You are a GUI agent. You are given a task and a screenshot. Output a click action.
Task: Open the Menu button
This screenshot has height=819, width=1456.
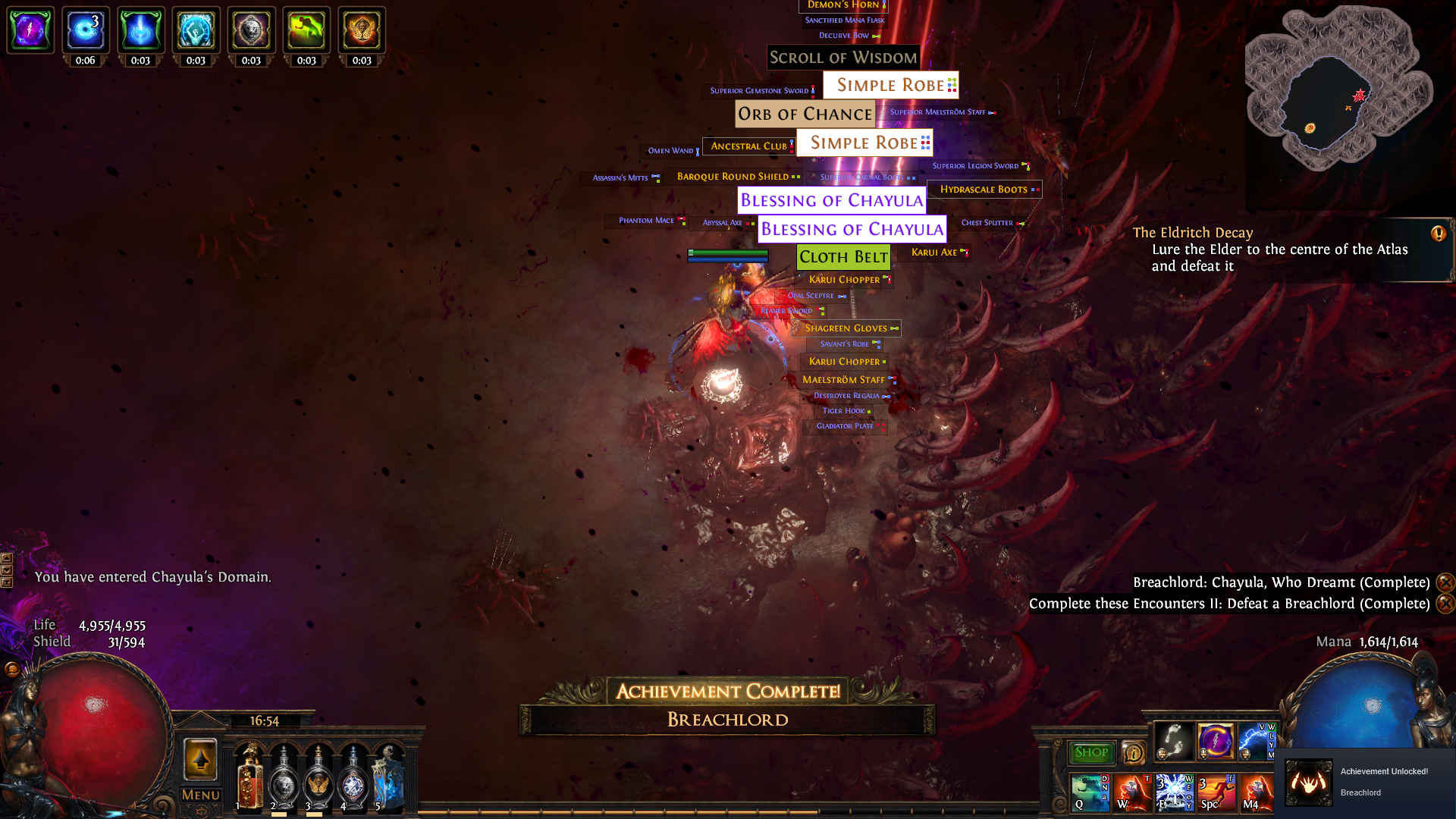pyautogui.click(x=201, y=795)
